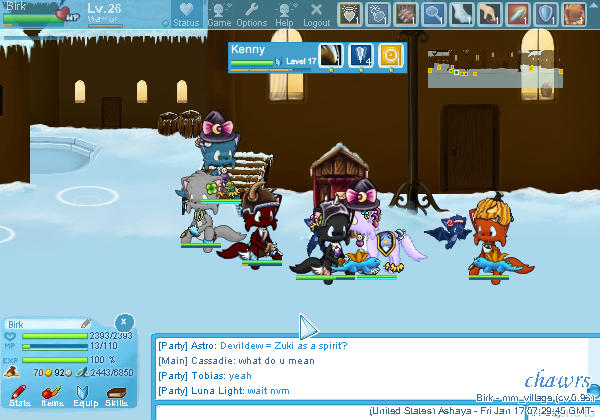Open the Options menu
600x420 pixels.
(251, 14)
